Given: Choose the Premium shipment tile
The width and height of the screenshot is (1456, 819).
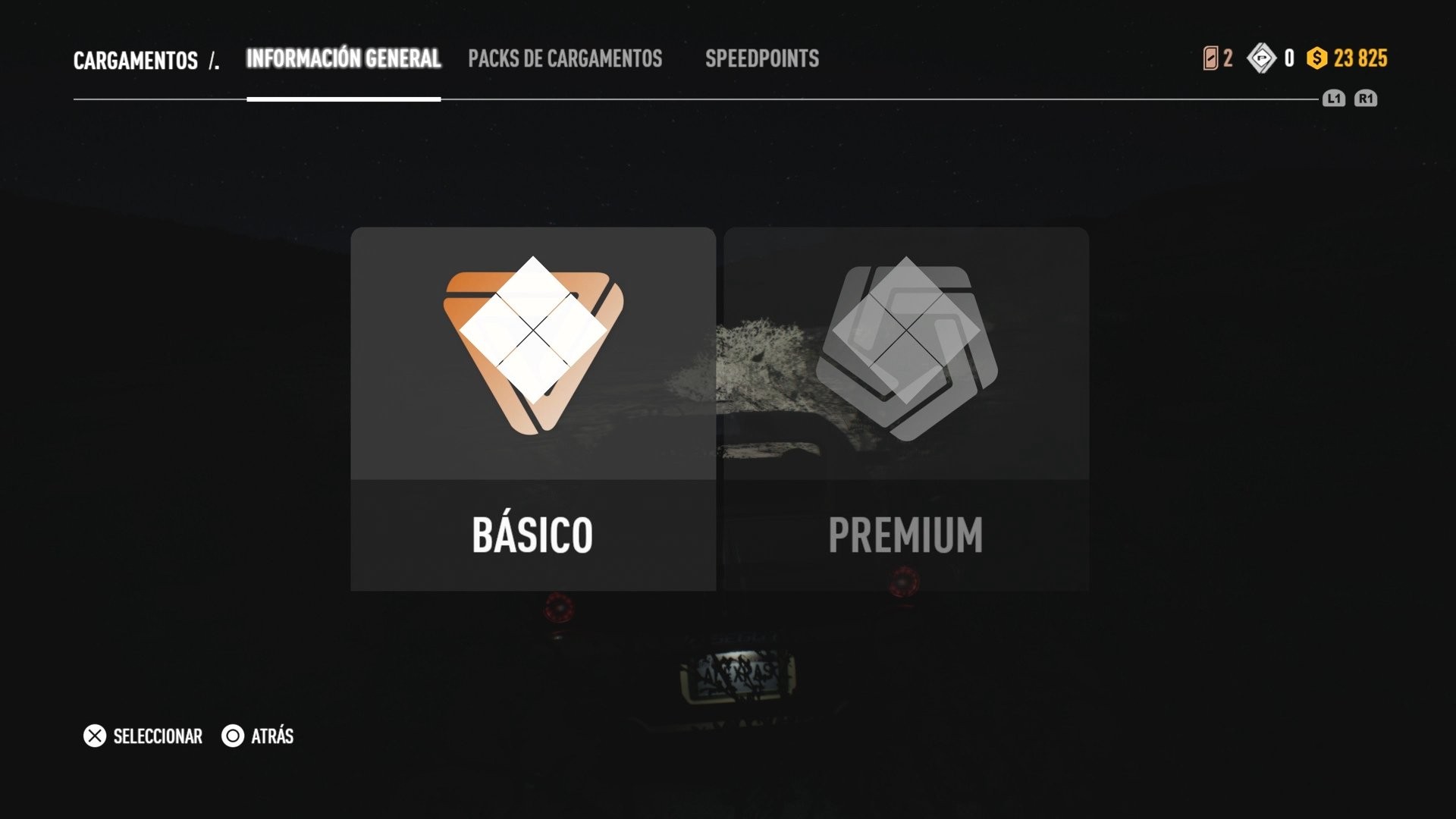Looking at the screenshot, I should pos(905,409).
